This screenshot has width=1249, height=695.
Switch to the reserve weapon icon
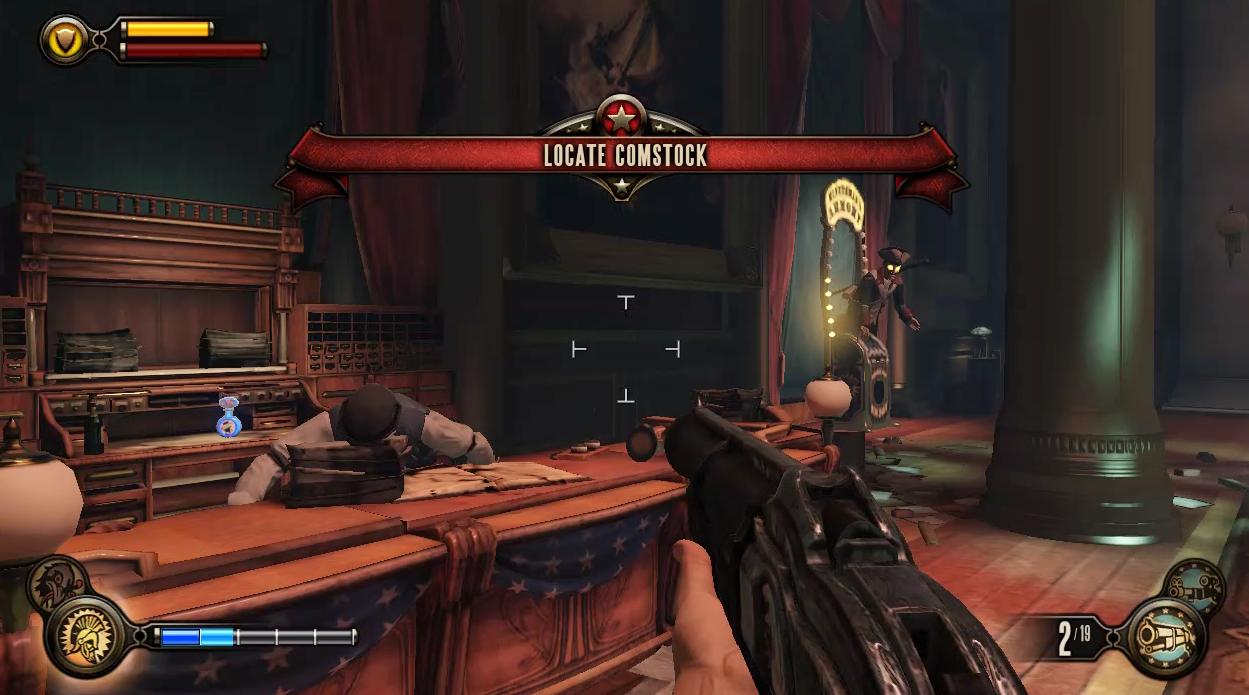(1195, 584)
